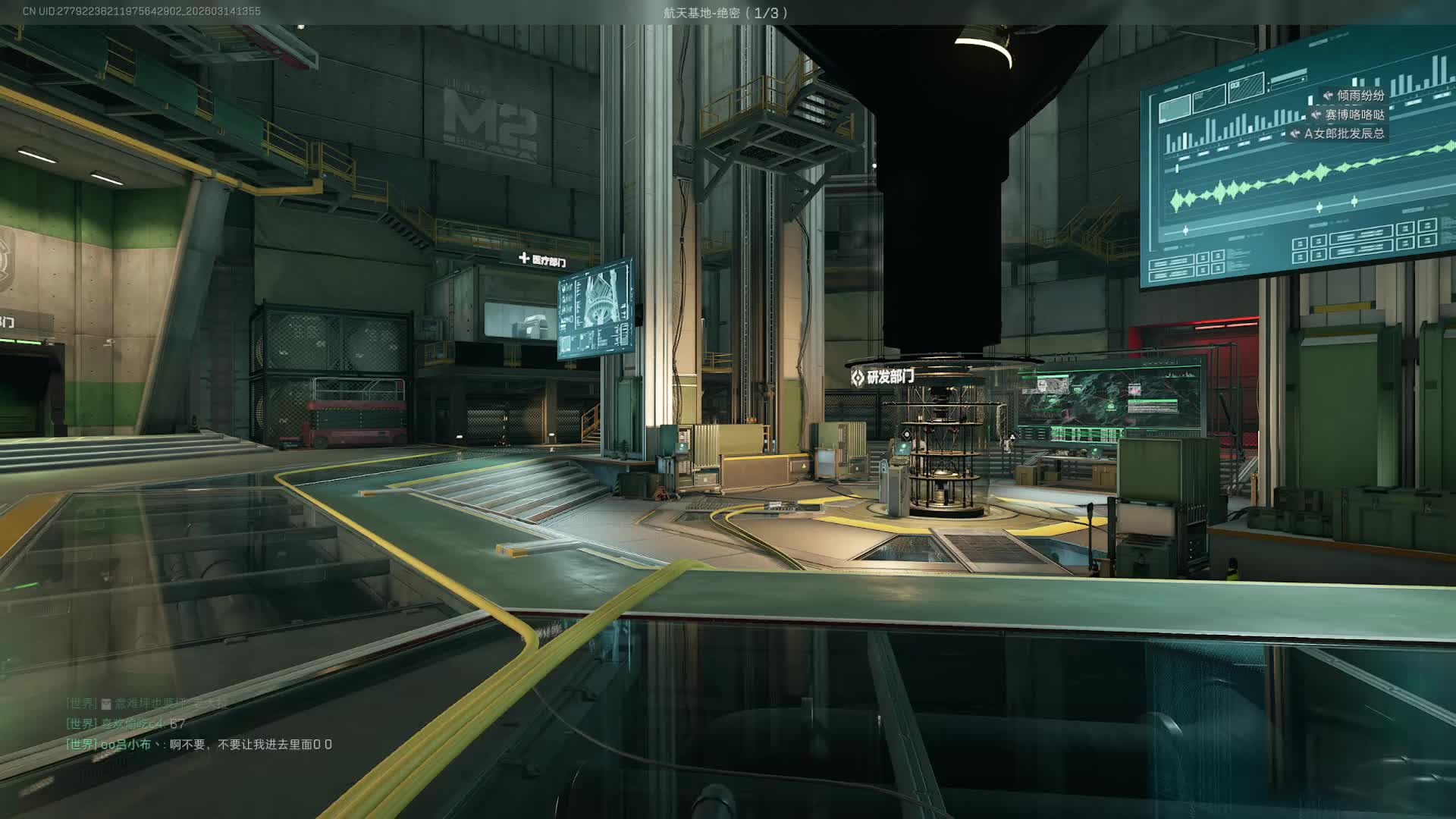1456x819 pixels.
Task: Open the world chat message from oo吕小布
Action: (x=199, y=745)
